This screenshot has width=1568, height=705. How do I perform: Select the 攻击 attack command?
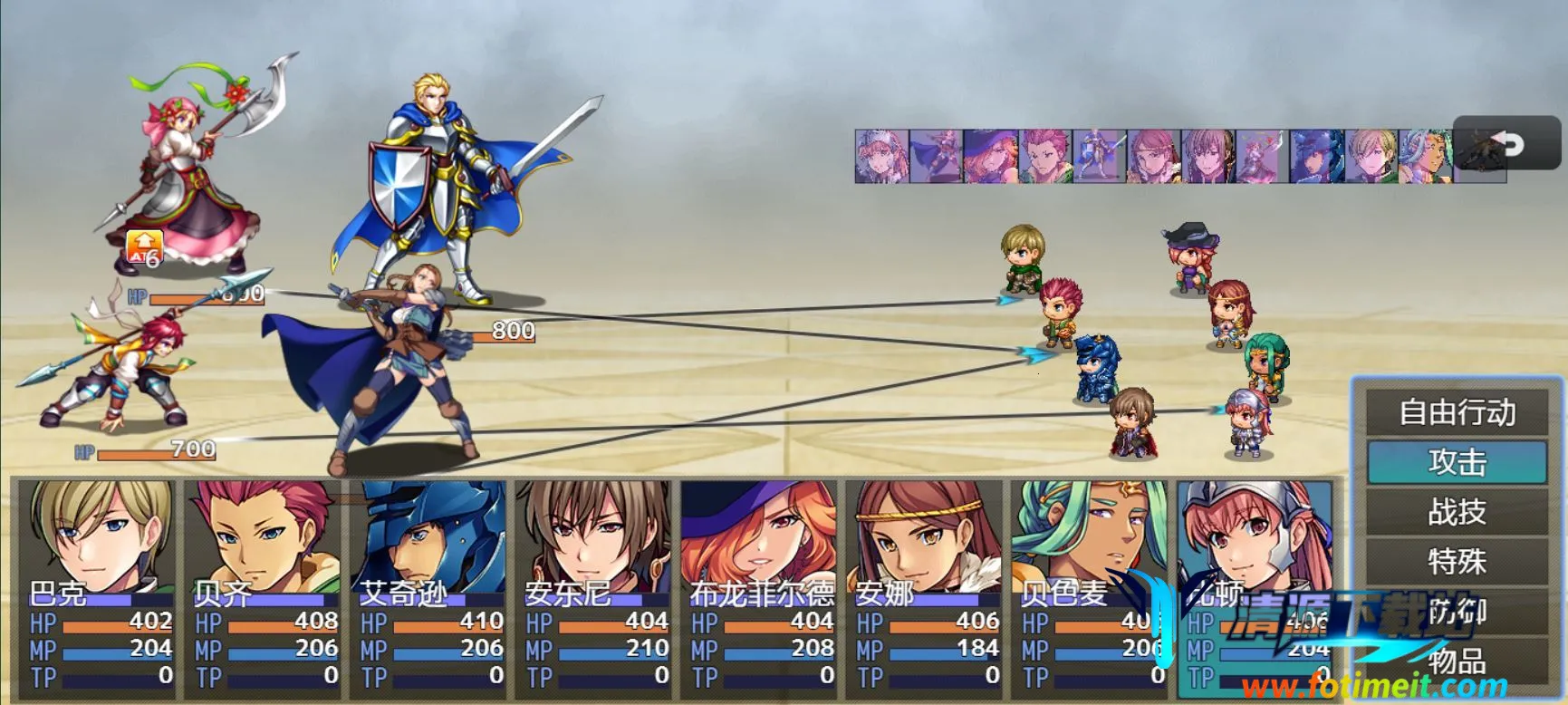pos(1457,462)
